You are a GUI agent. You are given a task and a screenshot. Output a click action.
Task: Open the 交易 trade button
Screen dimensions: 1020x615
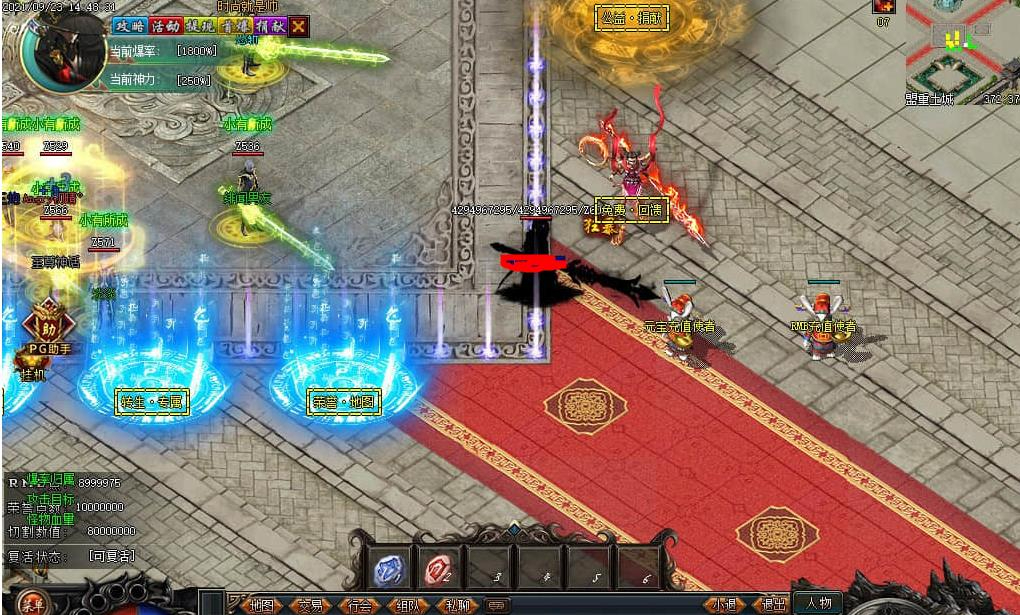[311, 605]
